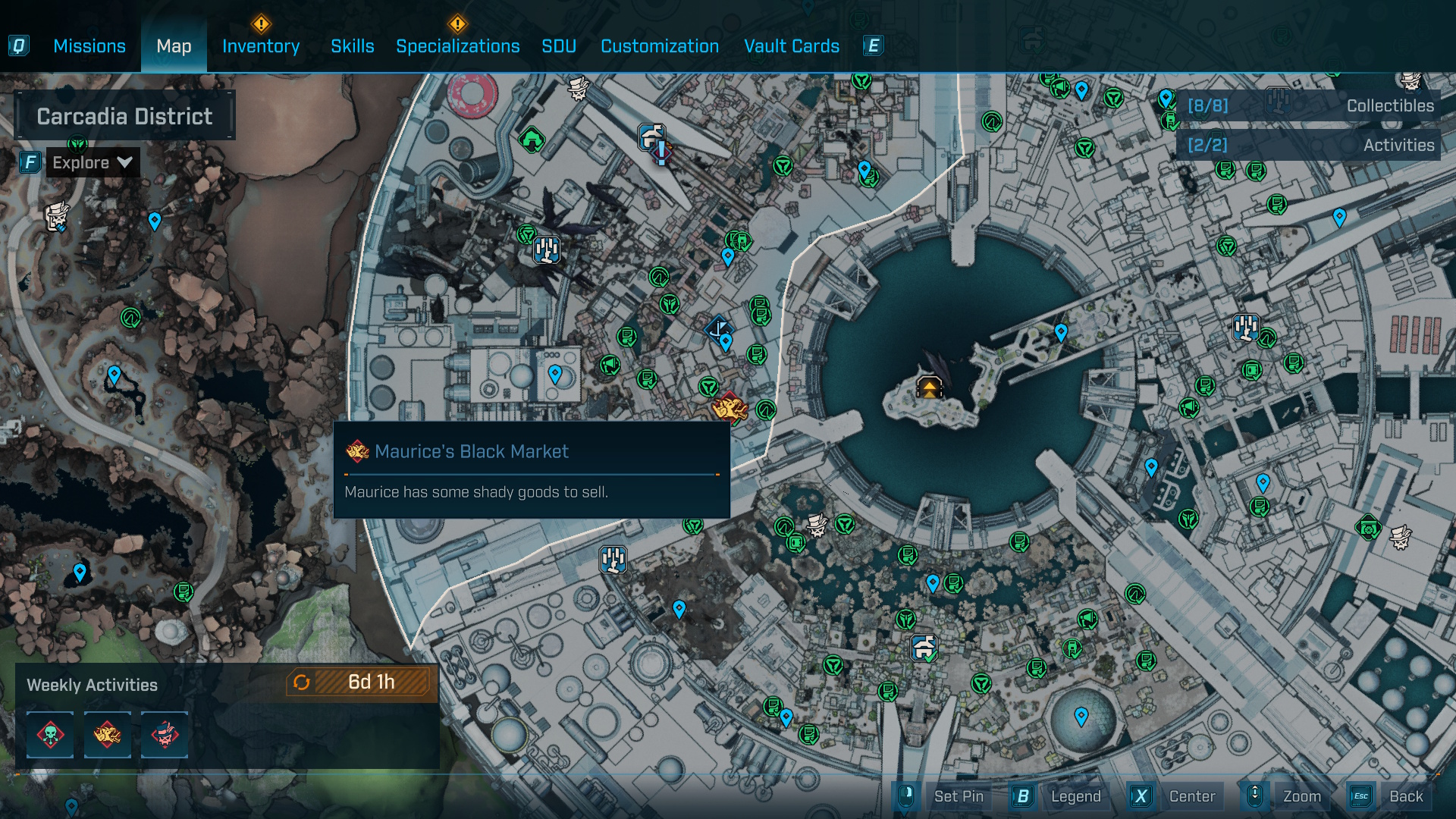Click the Q shoulder-button icon left of Missions

20,45
